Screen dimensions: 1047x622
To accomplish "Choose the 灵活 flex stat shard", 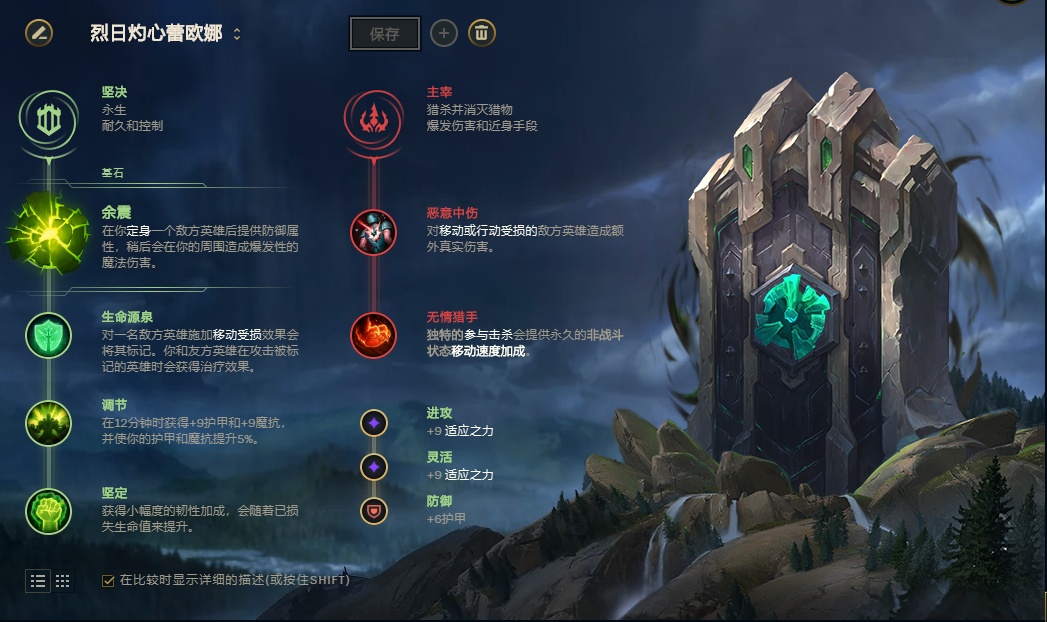I will 374,467.
